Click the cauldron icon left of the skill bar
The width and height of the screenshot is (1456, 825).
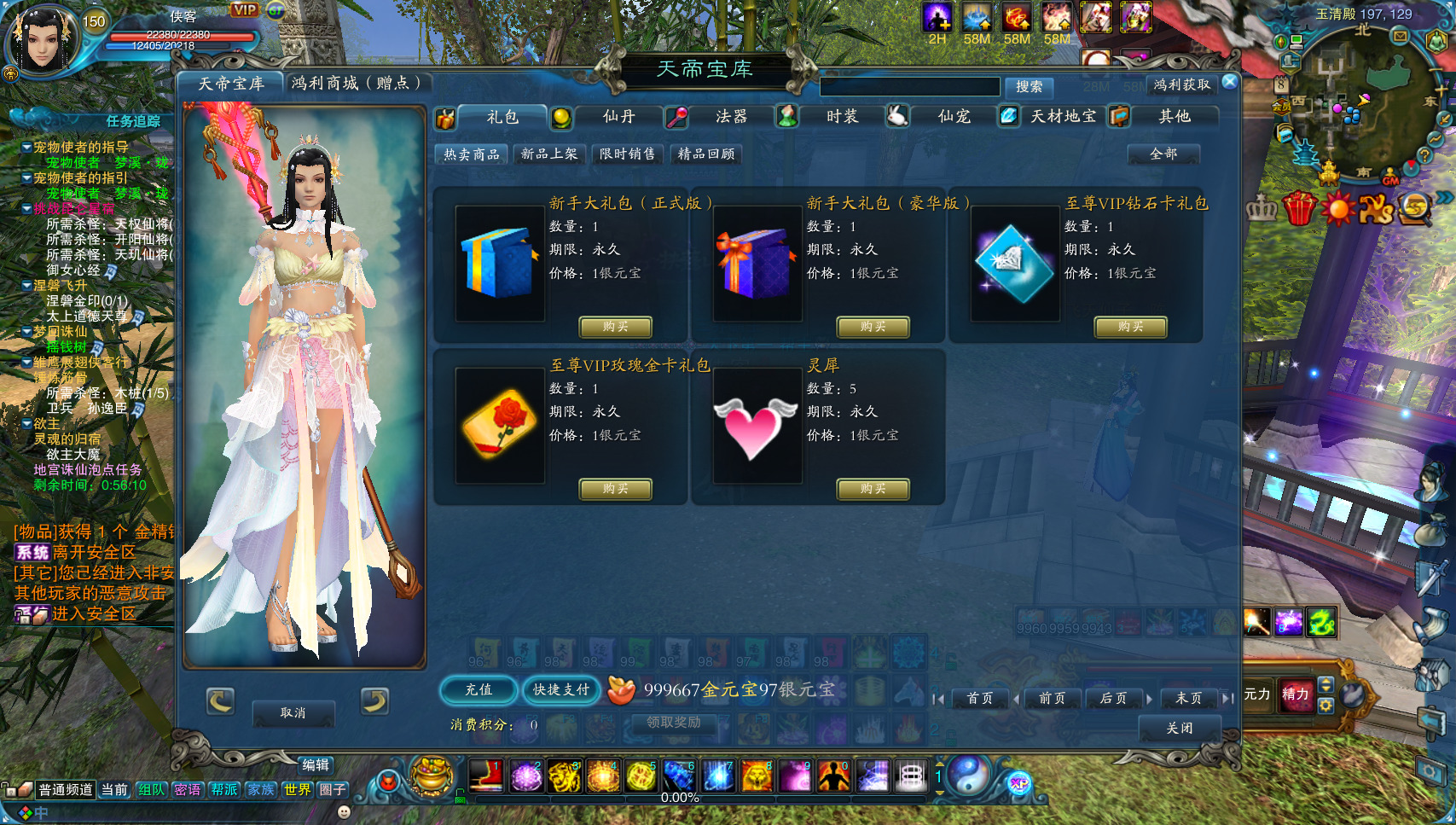tap(431, 776)
